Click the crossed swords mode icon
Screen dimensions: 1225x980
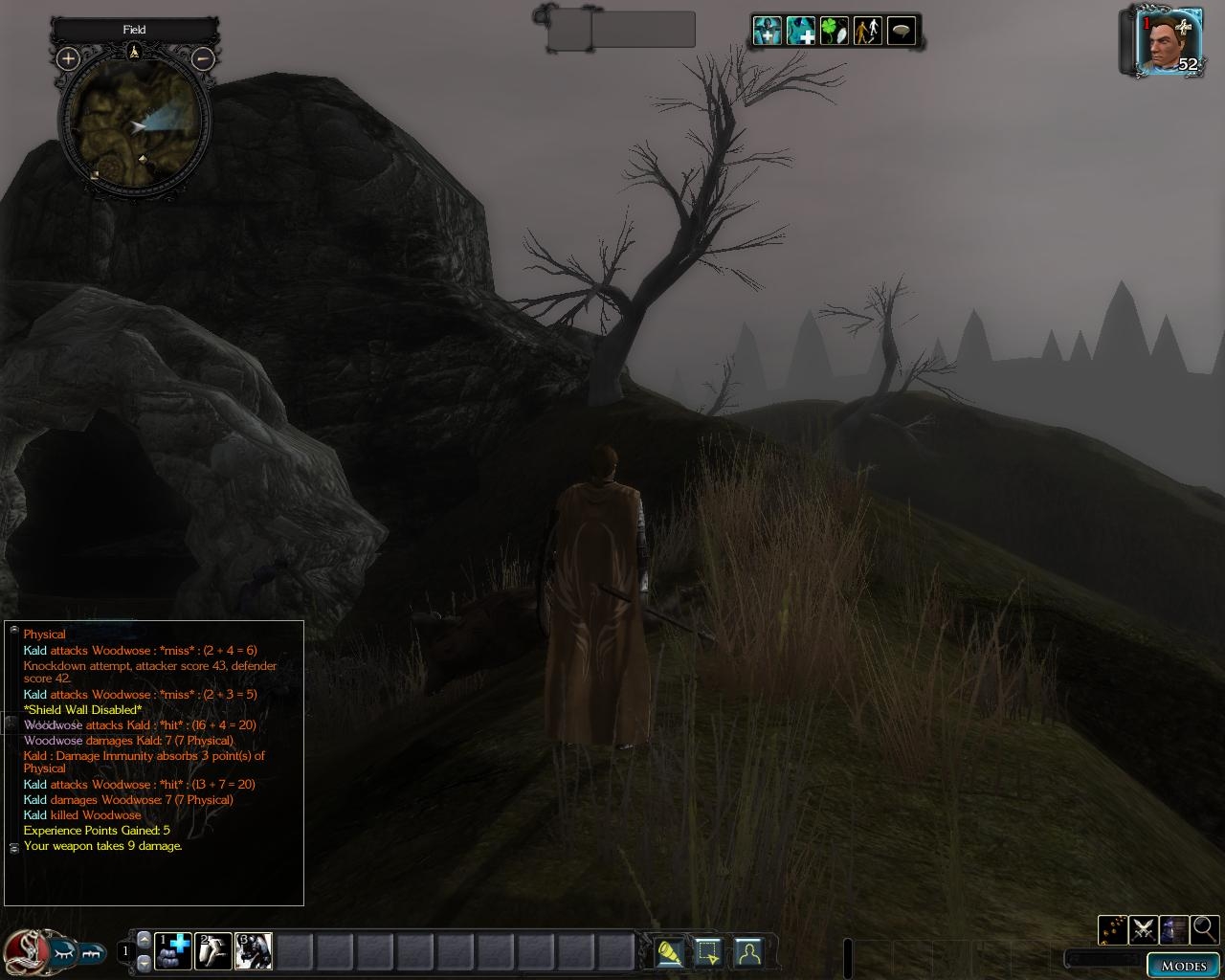point(1143,929)
